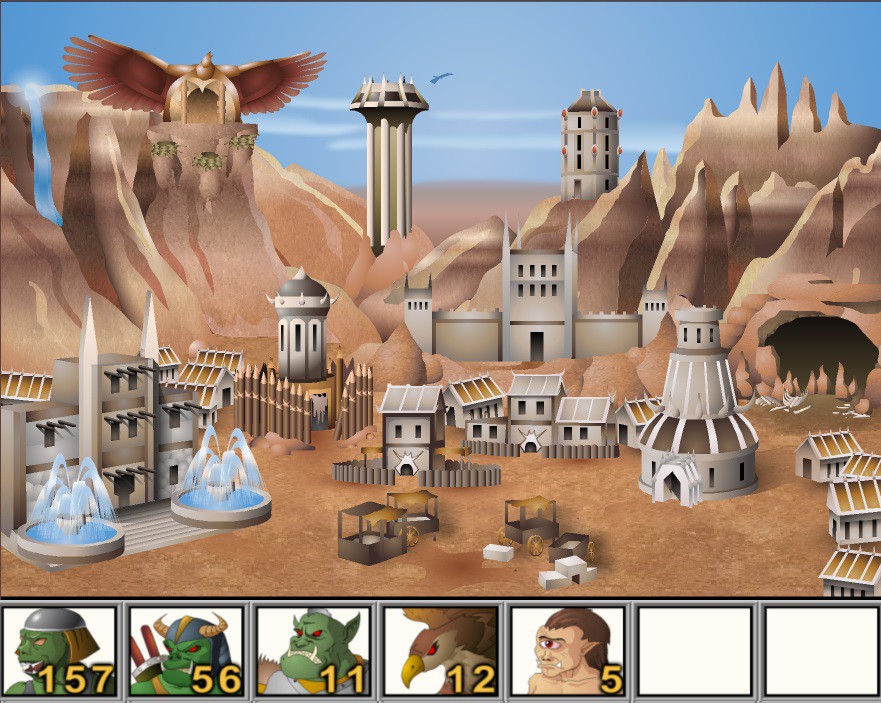
Task: Select the one-eyed cyclops stack of 5
Action: pyautogui.click(x=568, y=651)
